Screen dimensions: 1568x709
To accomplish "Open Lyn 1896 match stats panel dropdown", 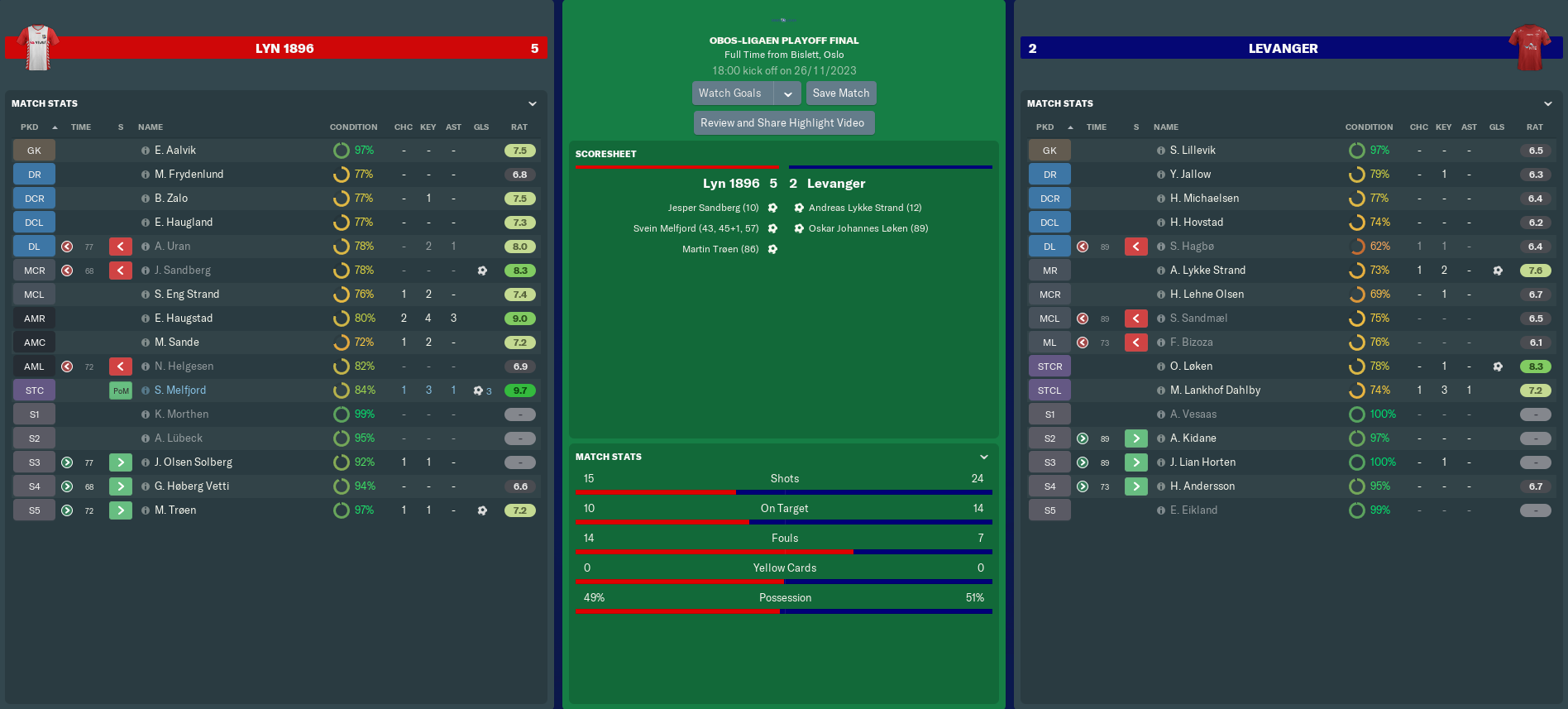I will pos(533,103).
